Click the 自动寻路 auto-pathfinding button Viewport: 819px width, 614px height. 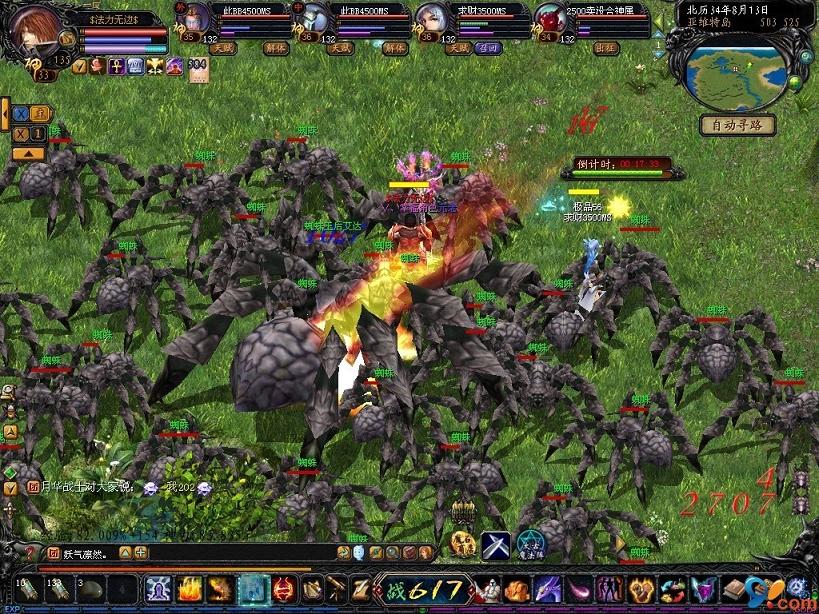737,125
